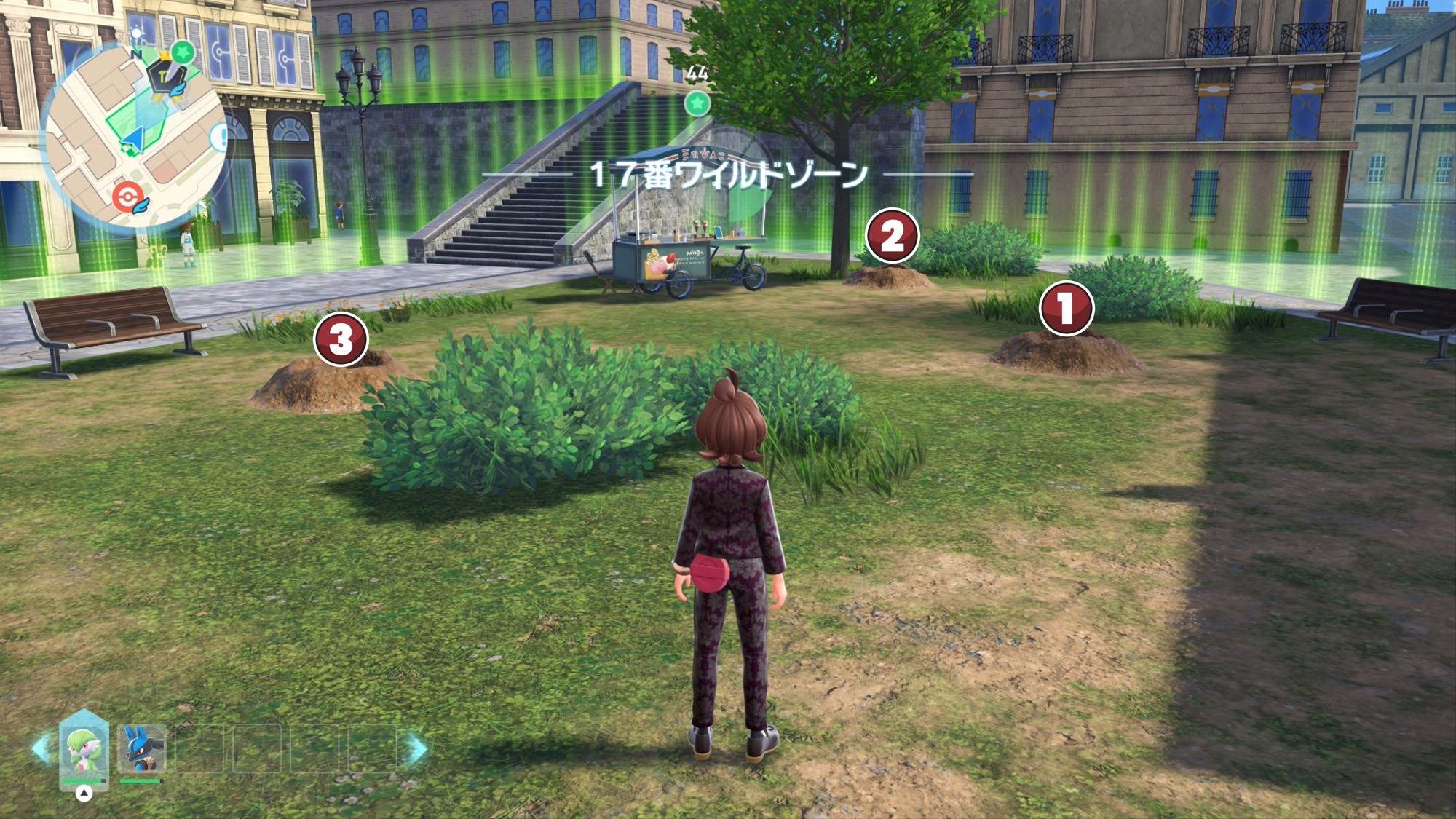Click the right arrow beside the party bar

pos(416,748)
